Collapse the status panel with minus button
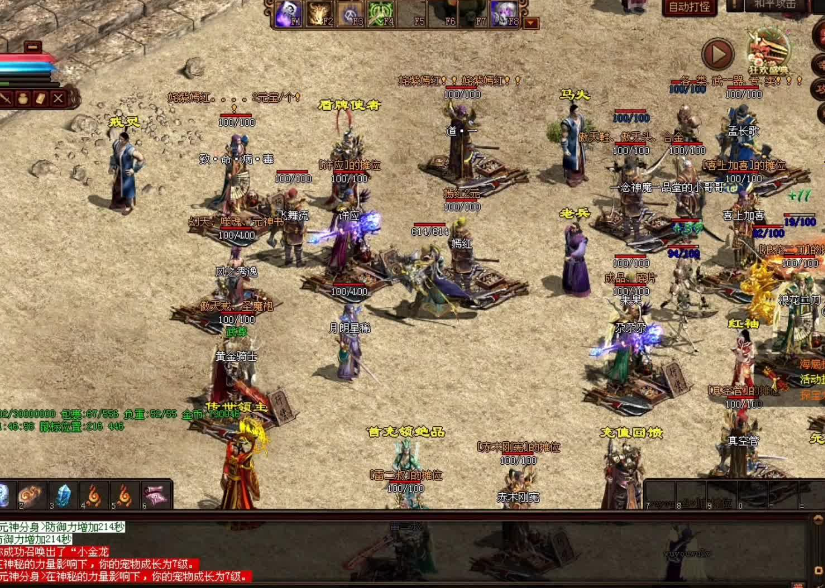The height and width of the screenshot is (588, 825). coord(33,46)
